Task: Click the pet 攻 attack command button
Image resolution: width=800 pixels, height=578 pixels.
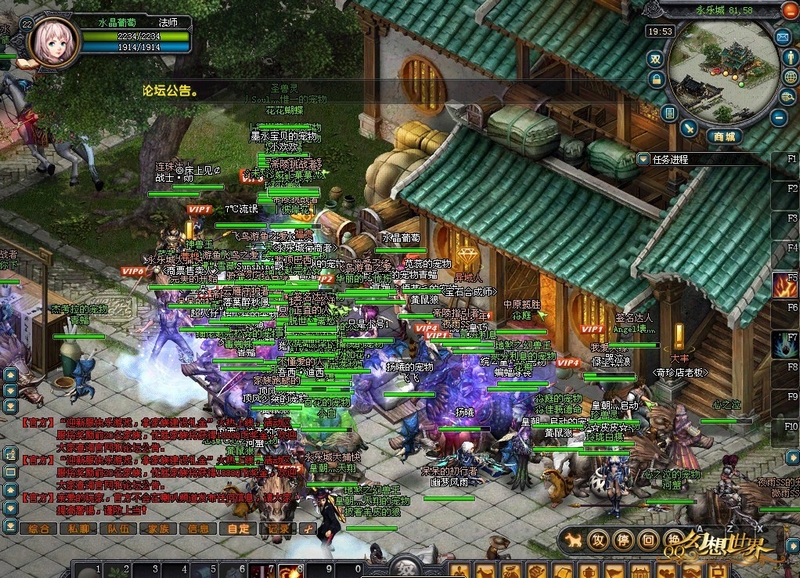Action: point(597,540)
